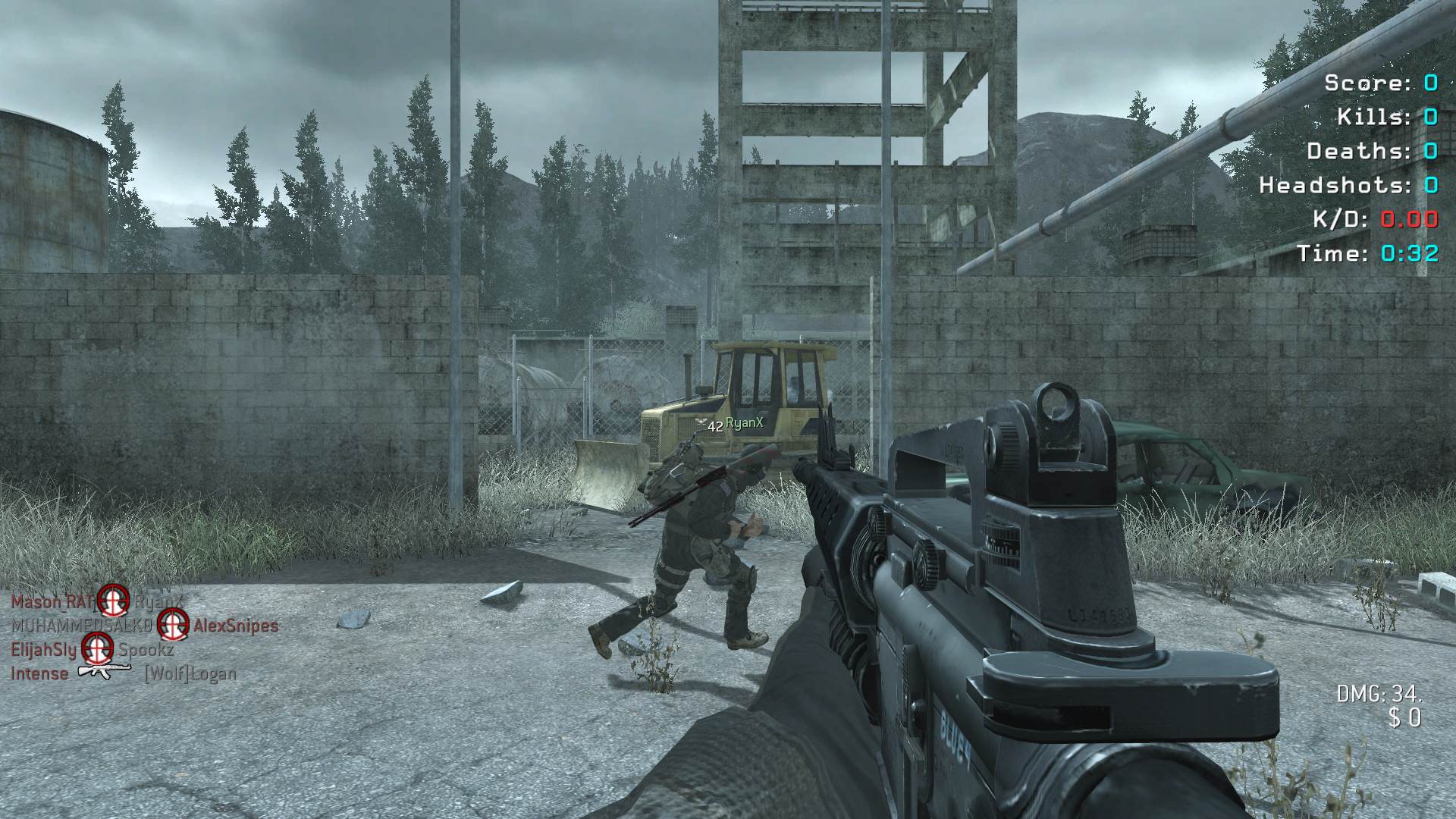The image size is (1456, 819).
Task: Select ElijahSly's name in the kill feed
Action: tap(43, 650)
